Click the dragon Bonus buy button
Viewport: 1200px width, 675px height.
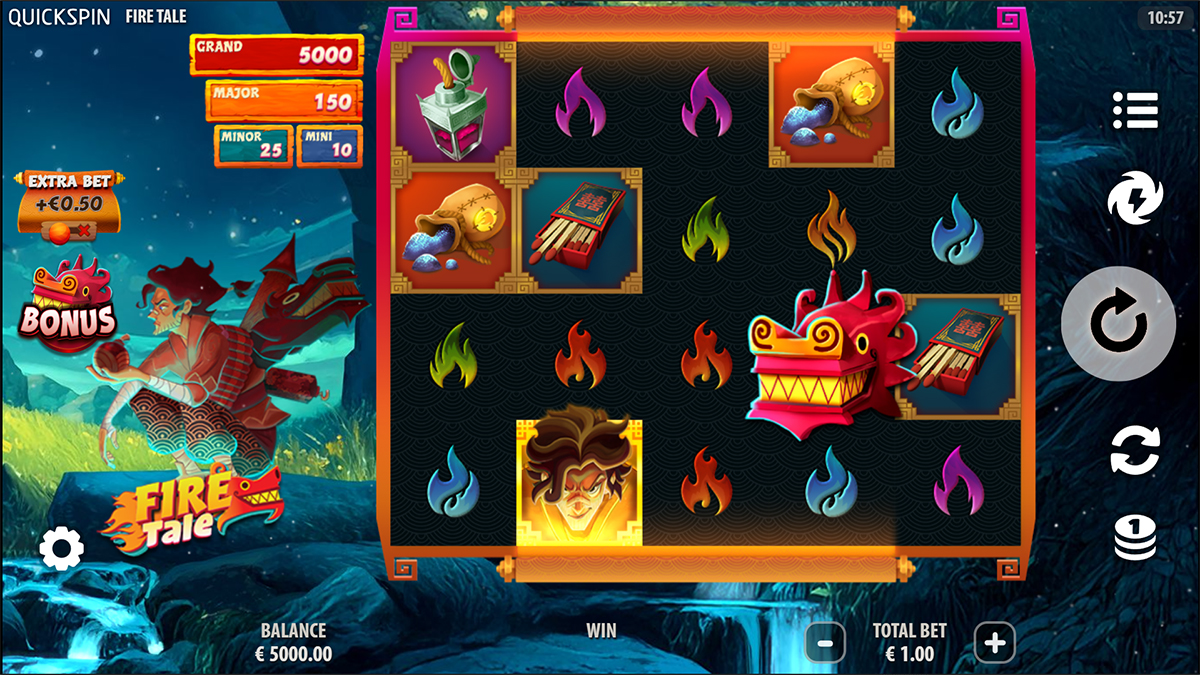pos(69,306)
